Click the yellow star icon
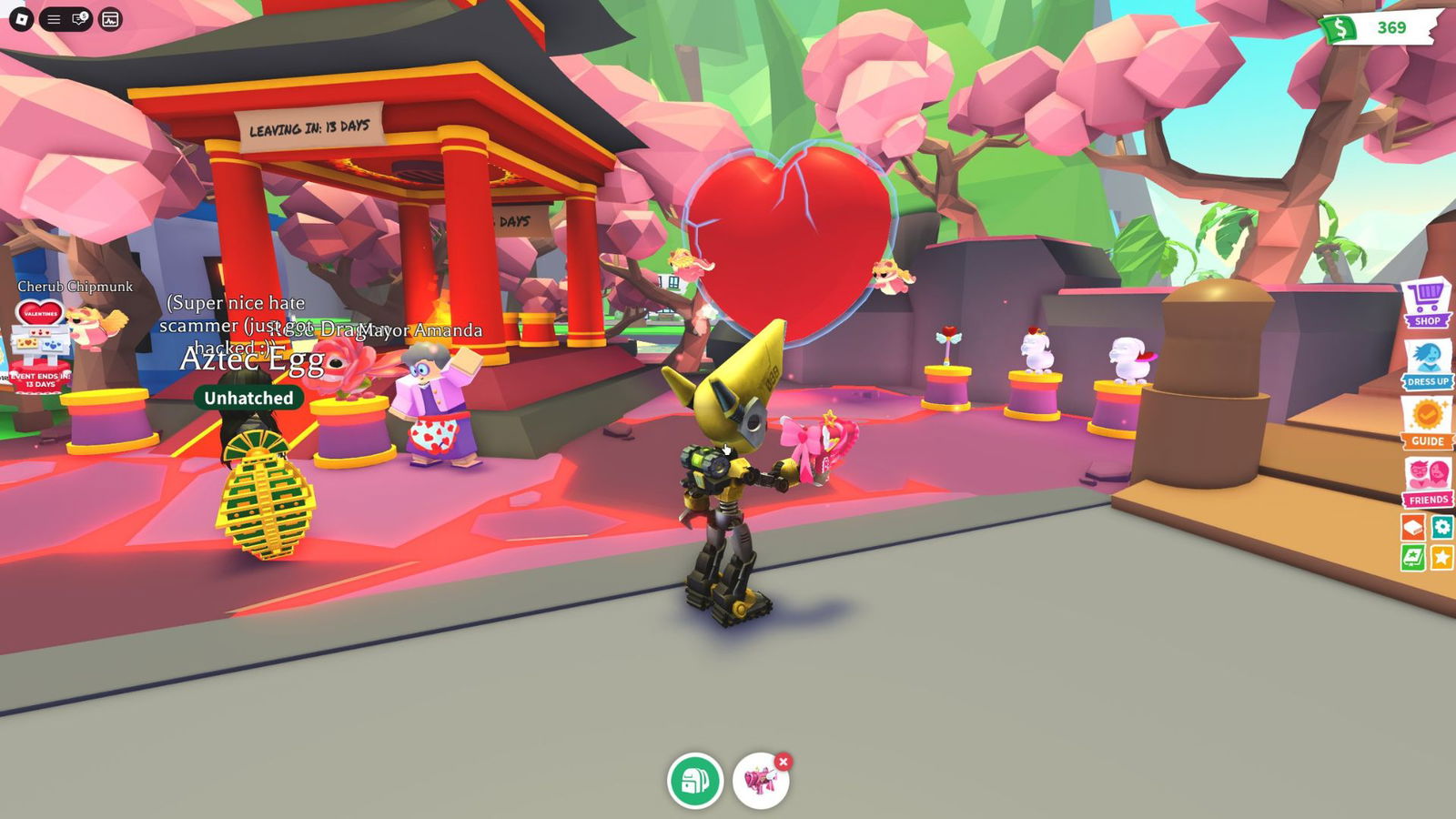Viewport: 1456px width, 819px height. point(1442,557)
